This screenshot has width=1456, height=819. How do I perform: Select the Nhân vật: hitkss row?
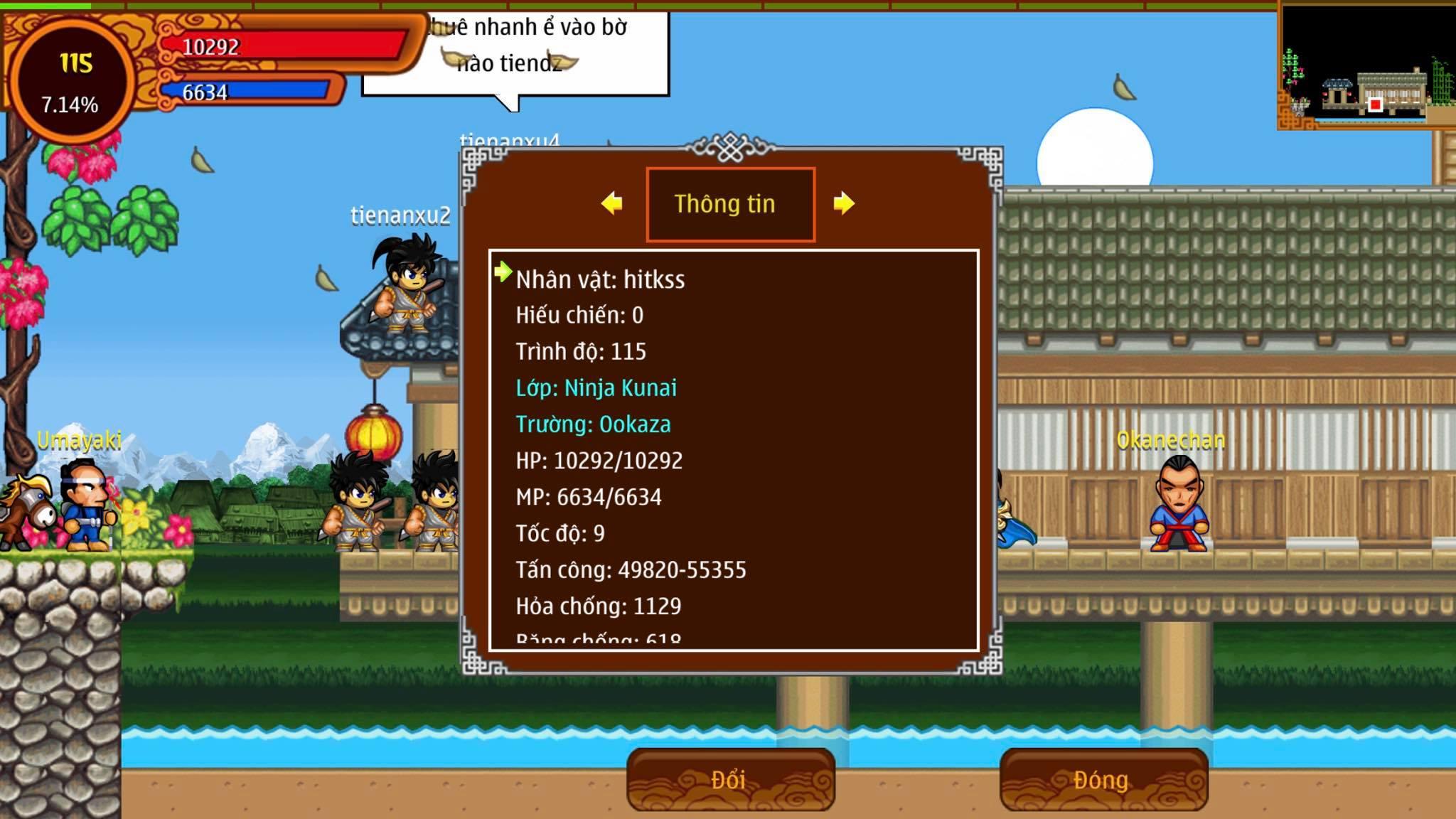coord(600,279)
